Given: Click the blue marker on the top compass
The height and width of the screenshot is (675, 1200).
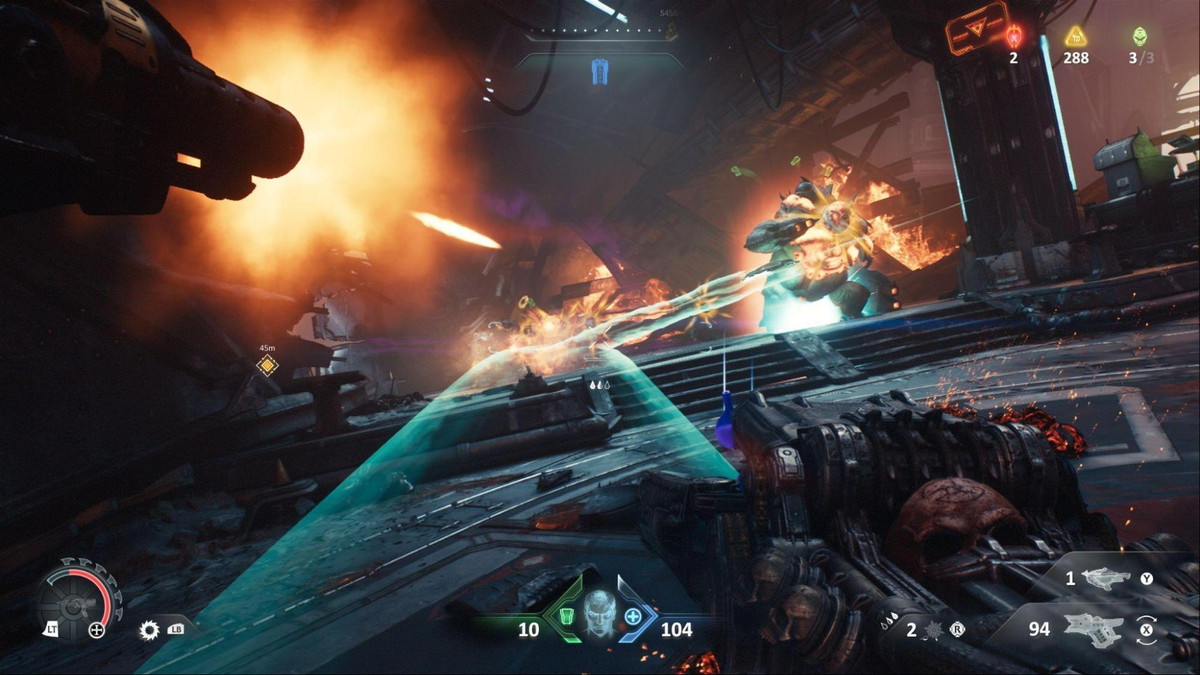Looking at the screenshot, I should click(x=599, y=71).
